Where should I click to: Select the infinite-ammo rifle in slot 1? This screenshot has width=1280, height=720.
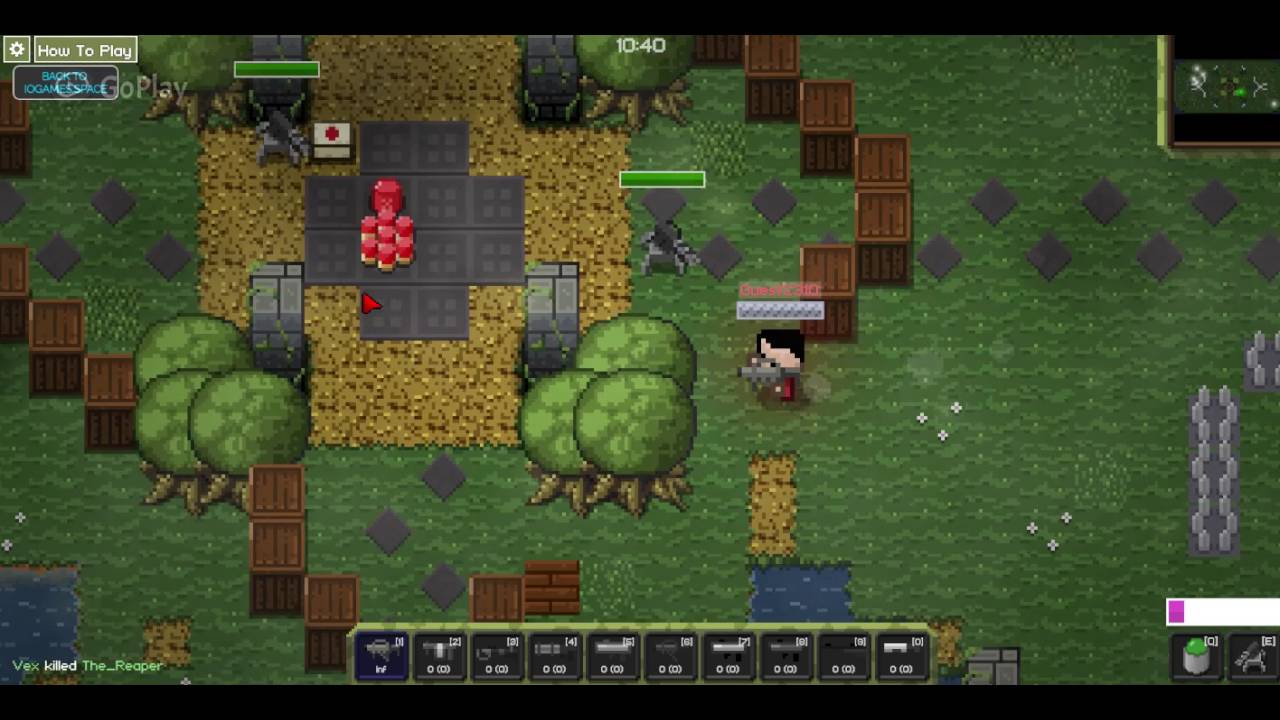coord(382,655)
